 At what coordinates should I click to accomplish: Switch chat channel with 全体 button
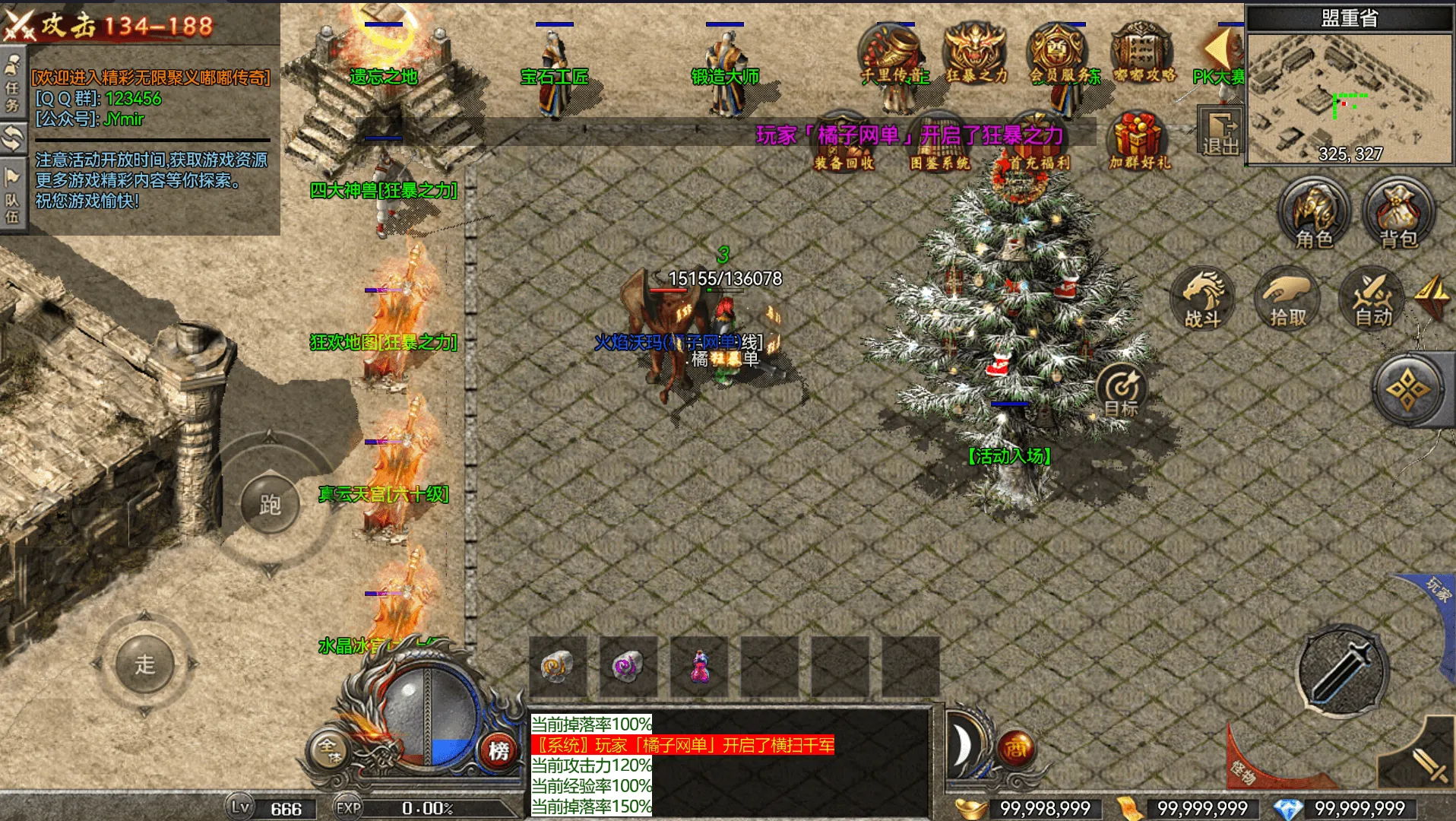click(x=329, y=750)
